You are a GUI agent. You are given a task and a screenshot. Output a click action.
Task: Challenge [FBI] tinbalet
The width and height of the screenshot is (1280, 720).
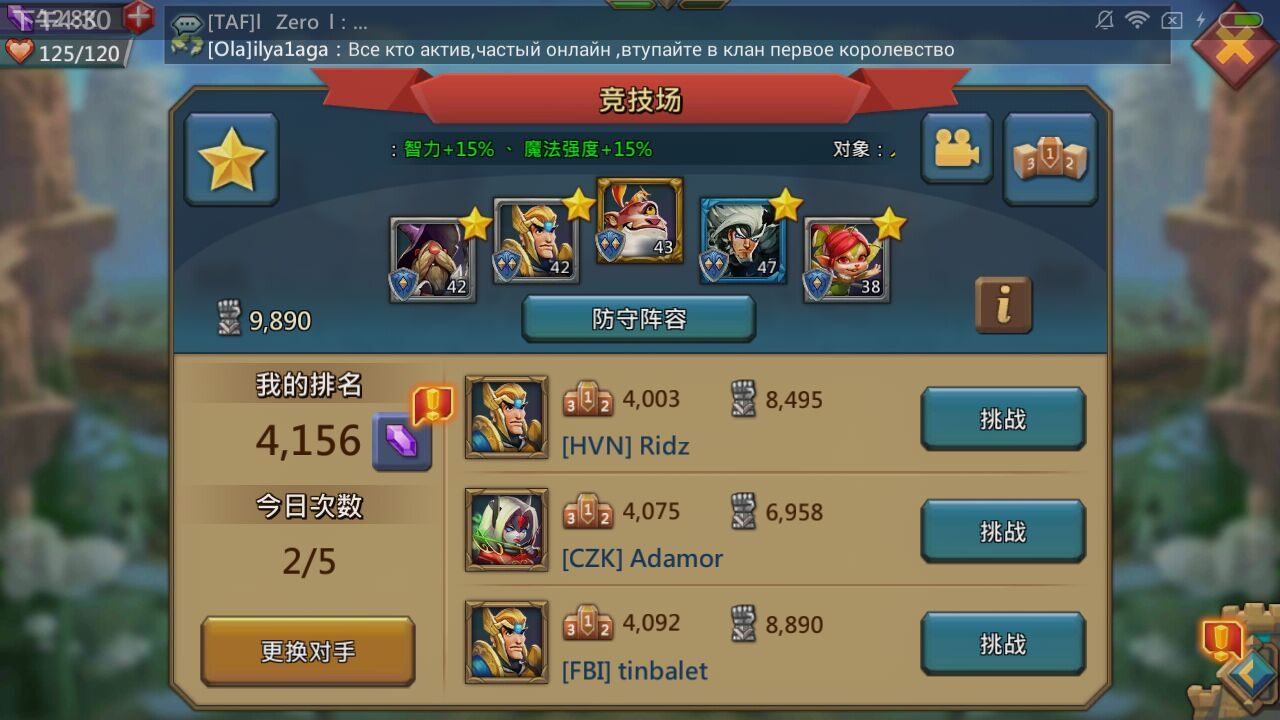1002,644
